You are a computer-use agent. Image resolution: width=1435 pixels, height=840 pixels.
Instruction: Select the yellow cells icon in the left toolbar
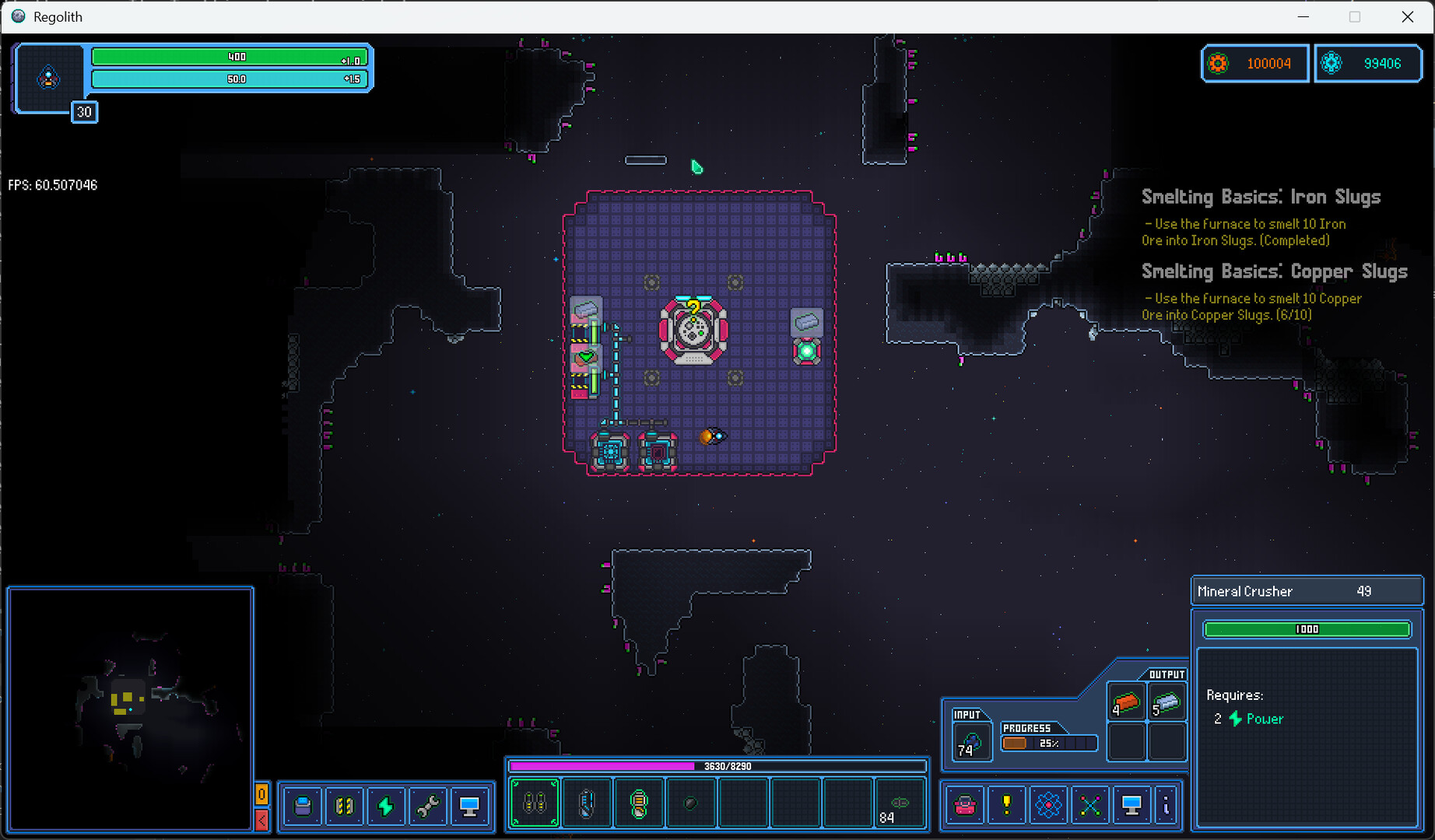pos(345,806)
